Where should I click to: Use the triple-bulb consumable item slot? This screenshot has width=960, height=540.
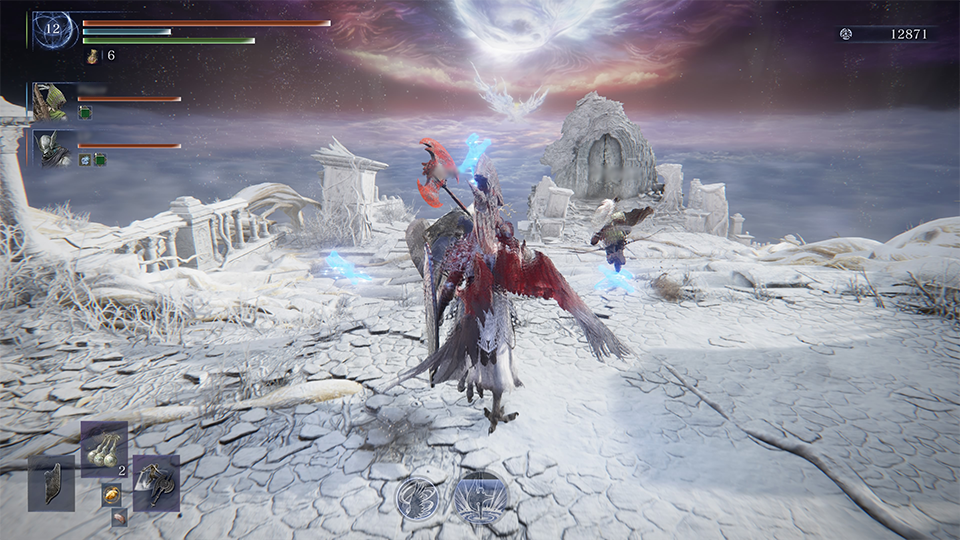[x=104, y=449]
